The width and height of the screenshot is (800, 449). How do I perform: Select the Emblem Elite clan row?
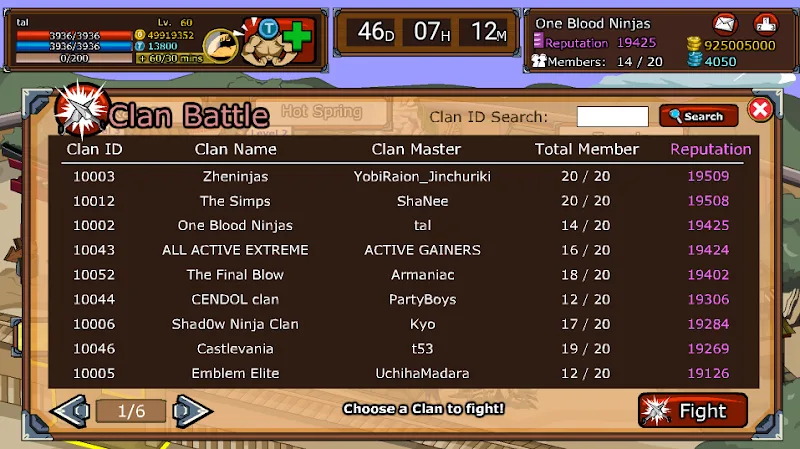400,373
